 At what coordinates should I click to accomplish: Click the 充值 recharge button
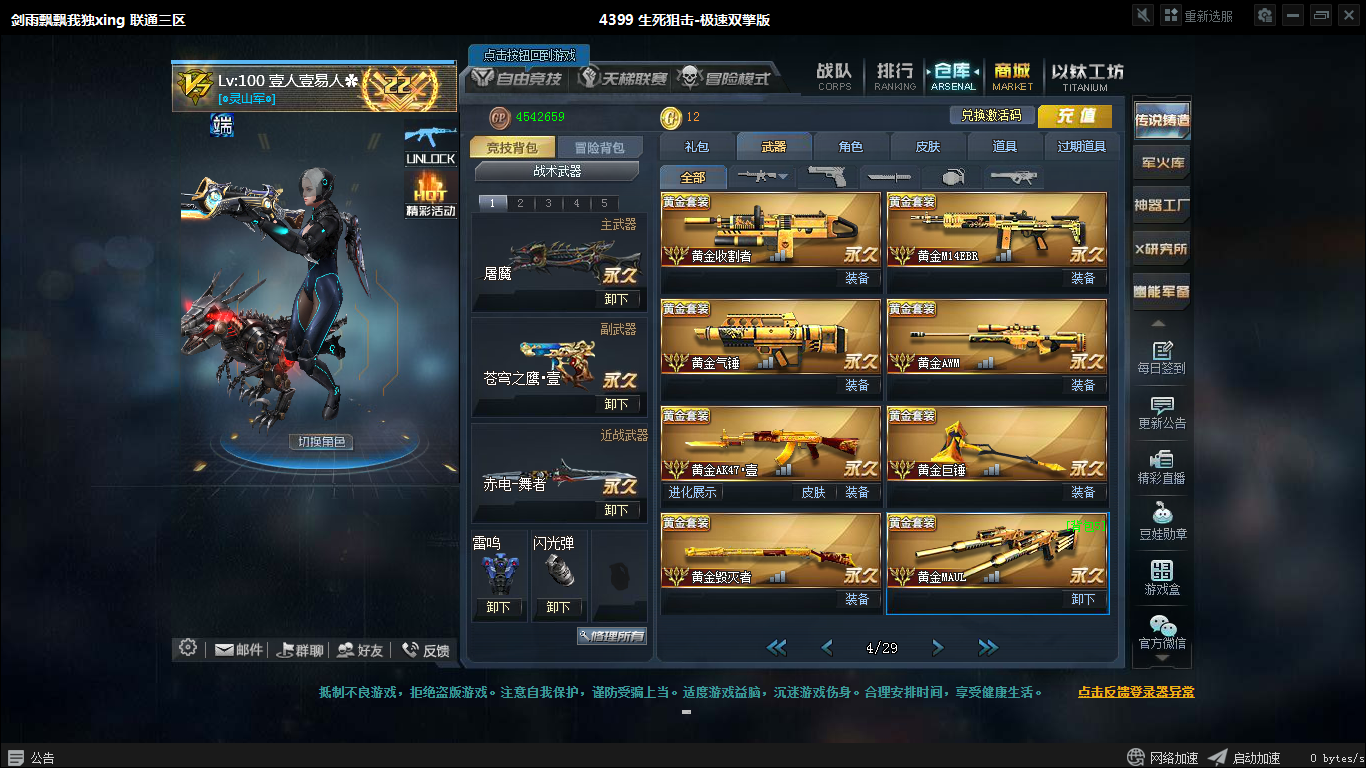pyautogui.click(x=1075, y=116)
